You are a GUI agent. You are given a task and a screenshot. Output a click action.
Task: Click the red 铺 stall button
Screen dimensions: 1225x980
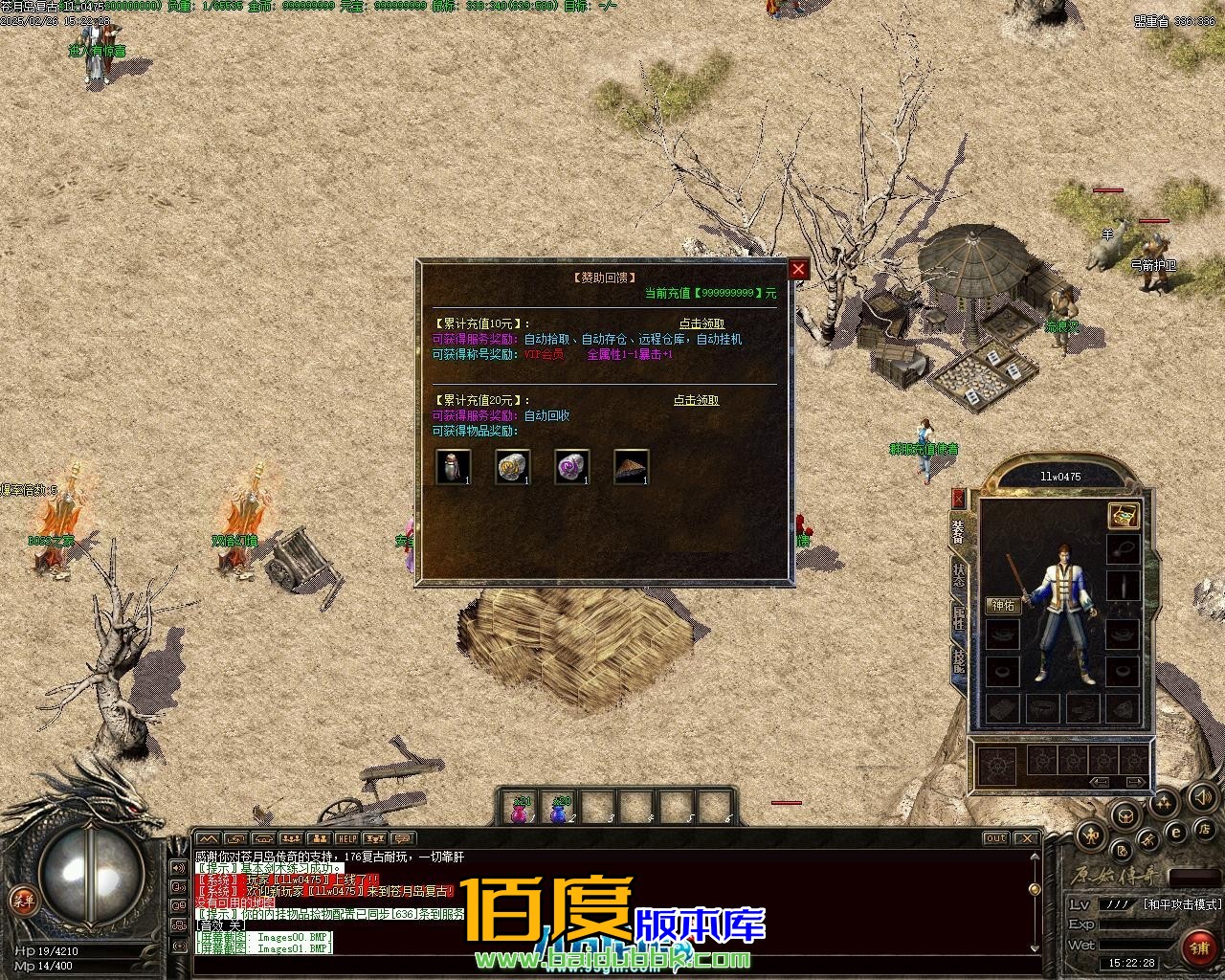(x=1199, y=947)
